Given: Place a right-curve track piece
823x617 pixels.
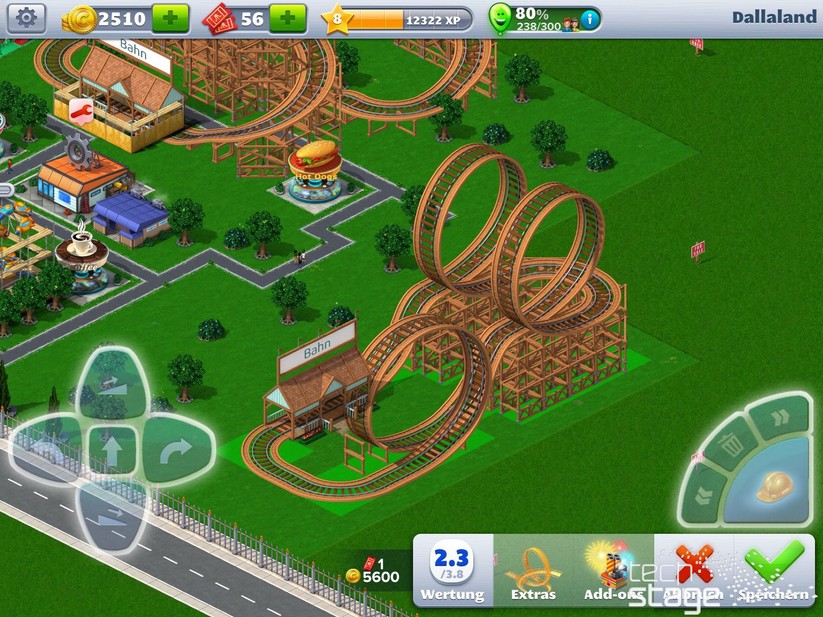Looking at the screenshot, I should (177, 449).
